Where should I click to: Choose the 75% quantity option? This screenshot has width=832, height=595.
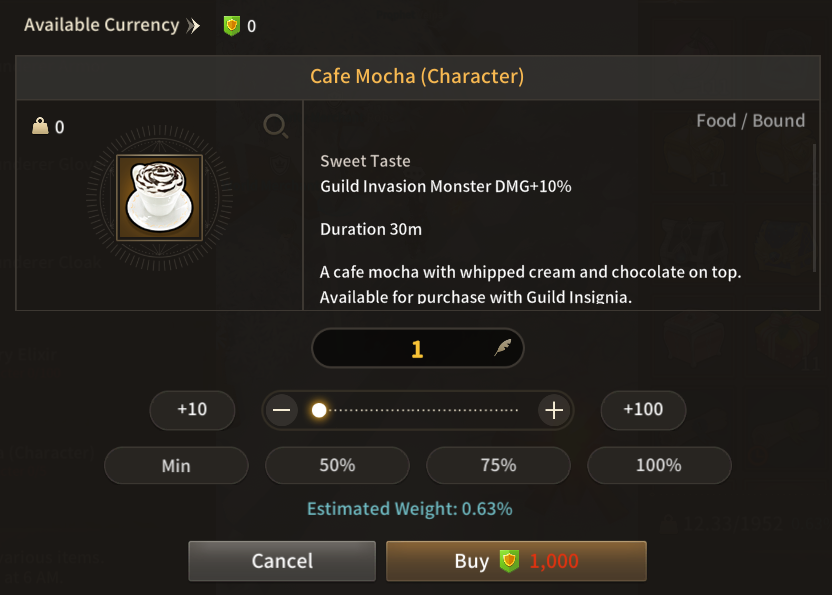pos(498,465)
